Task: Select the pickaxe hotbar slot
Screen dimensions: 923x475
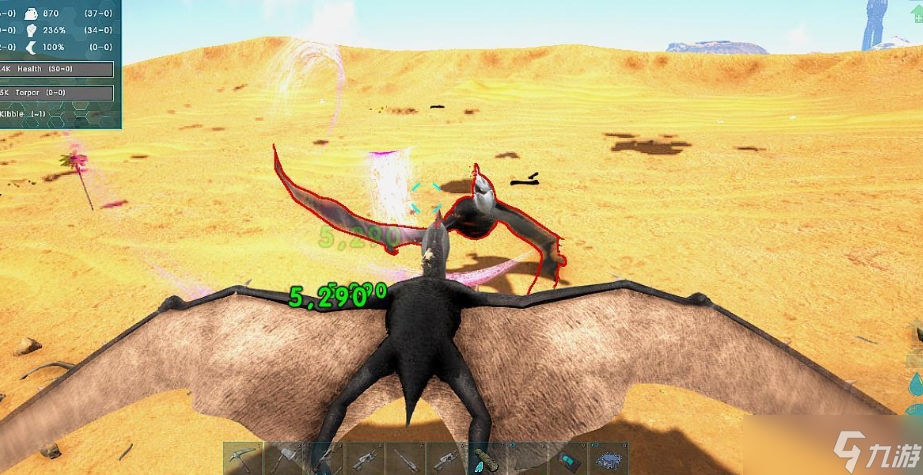Action: pyautogui.click(x=241, y=459)
